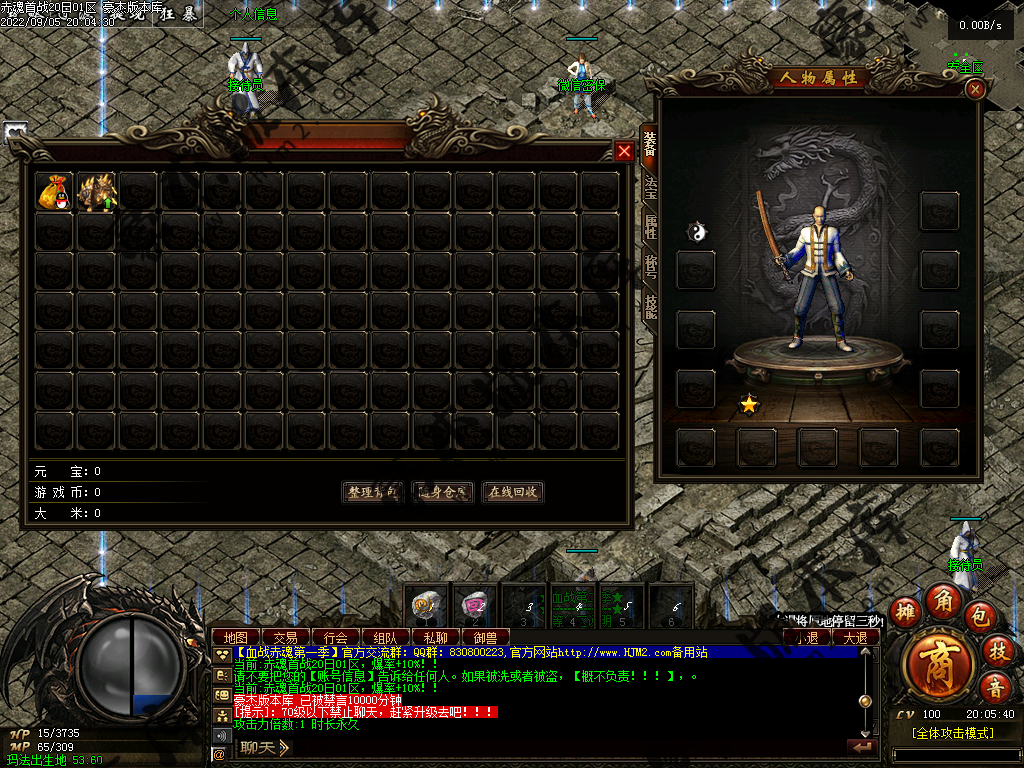Close the 人物属性 character panel
The image size is (1024, 768).
tap(976, 89)
